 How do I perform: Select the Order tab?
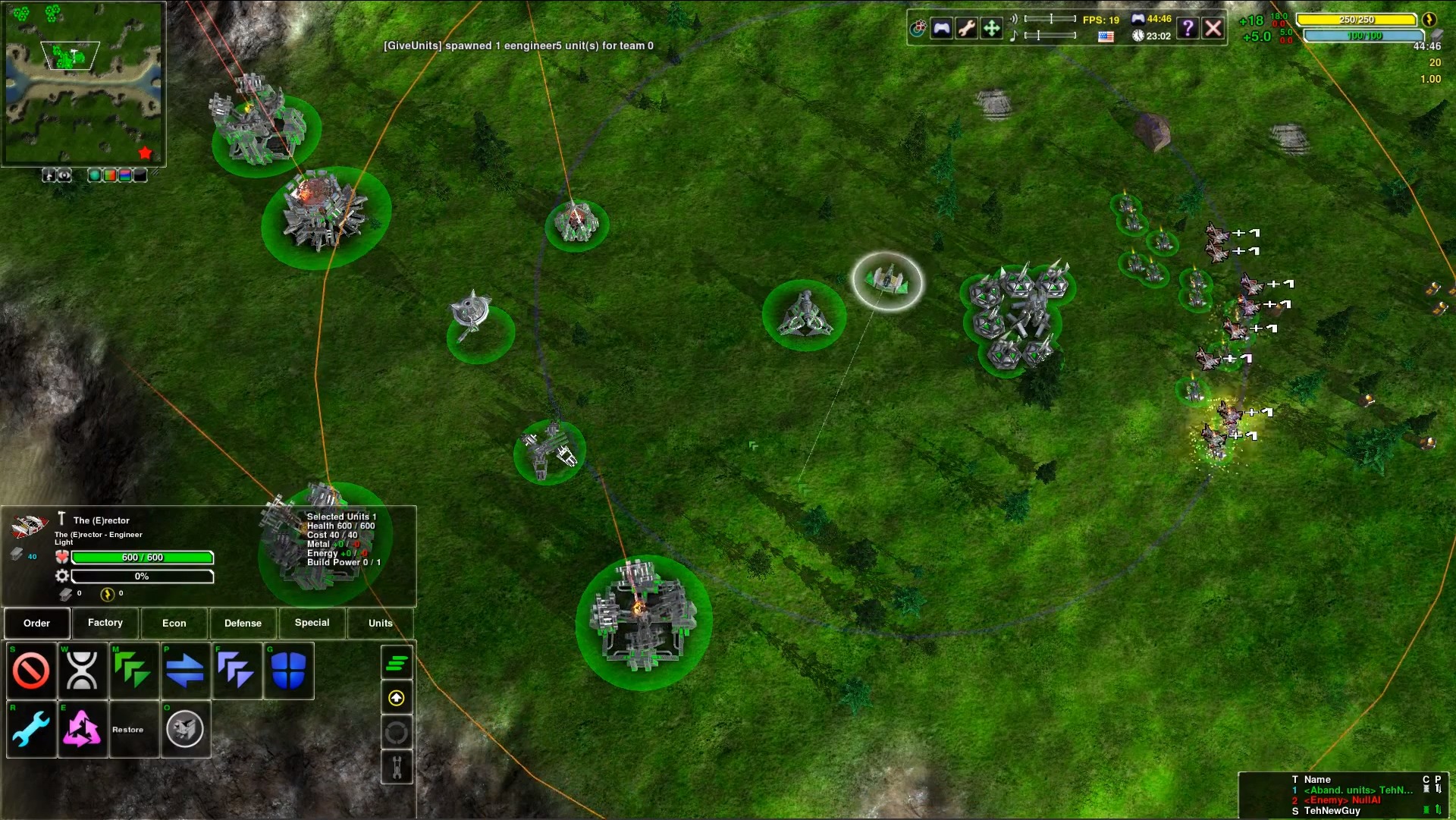pos(36,623)
